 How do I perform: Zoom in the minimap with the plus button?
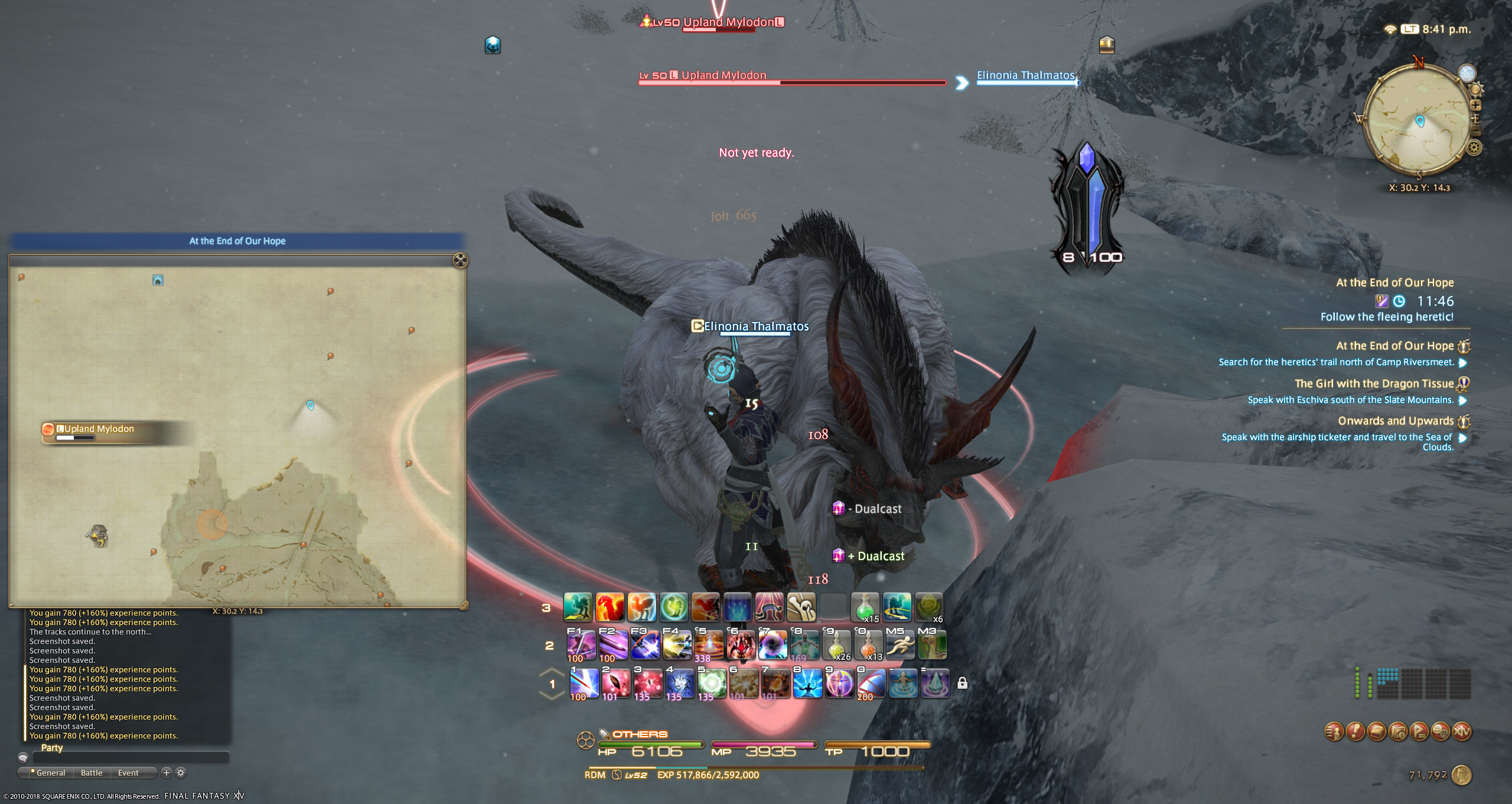pos(1475,105)
